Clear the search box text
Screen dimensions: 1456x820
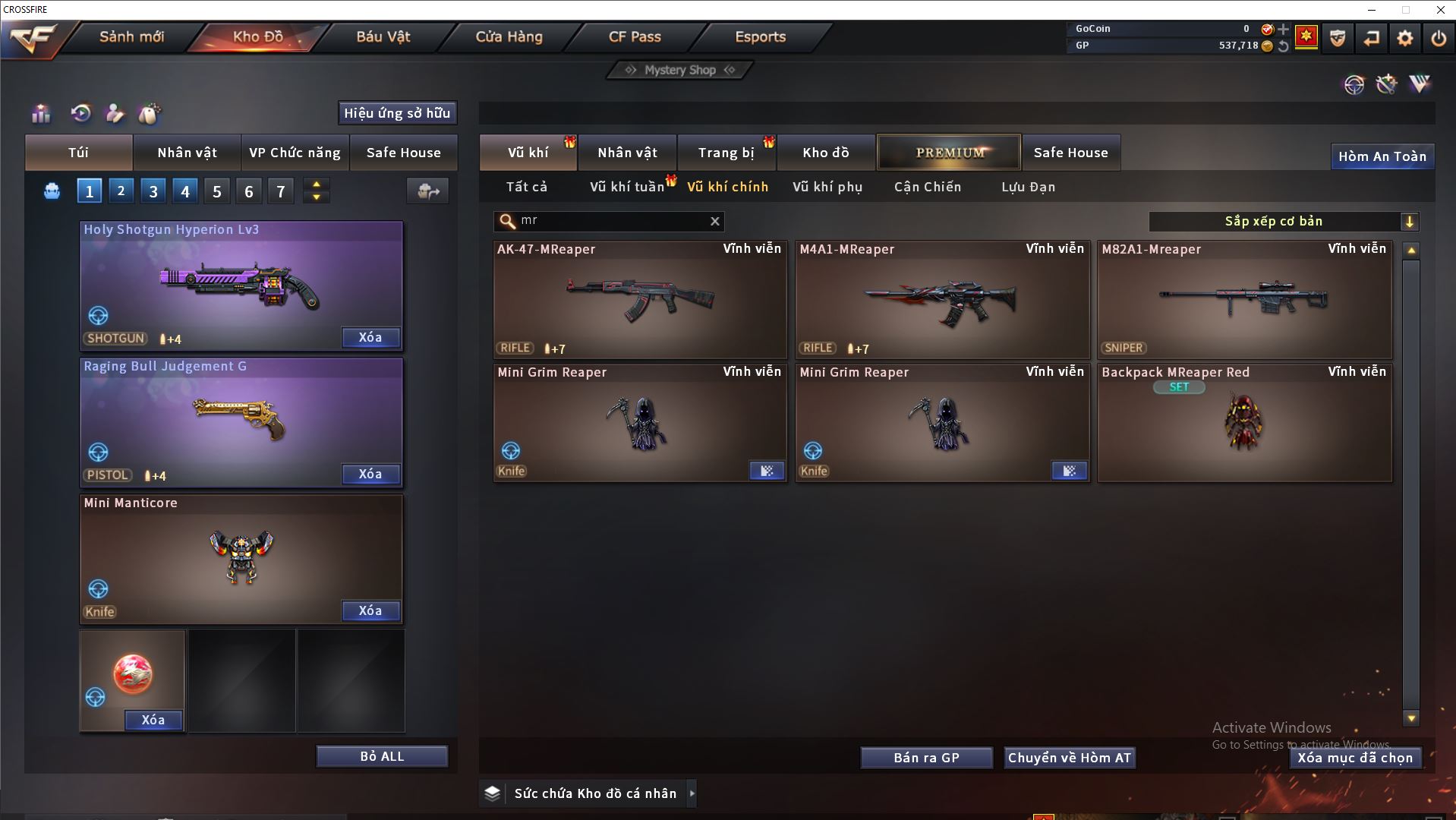pyautogui.click(x=714, y=221)
